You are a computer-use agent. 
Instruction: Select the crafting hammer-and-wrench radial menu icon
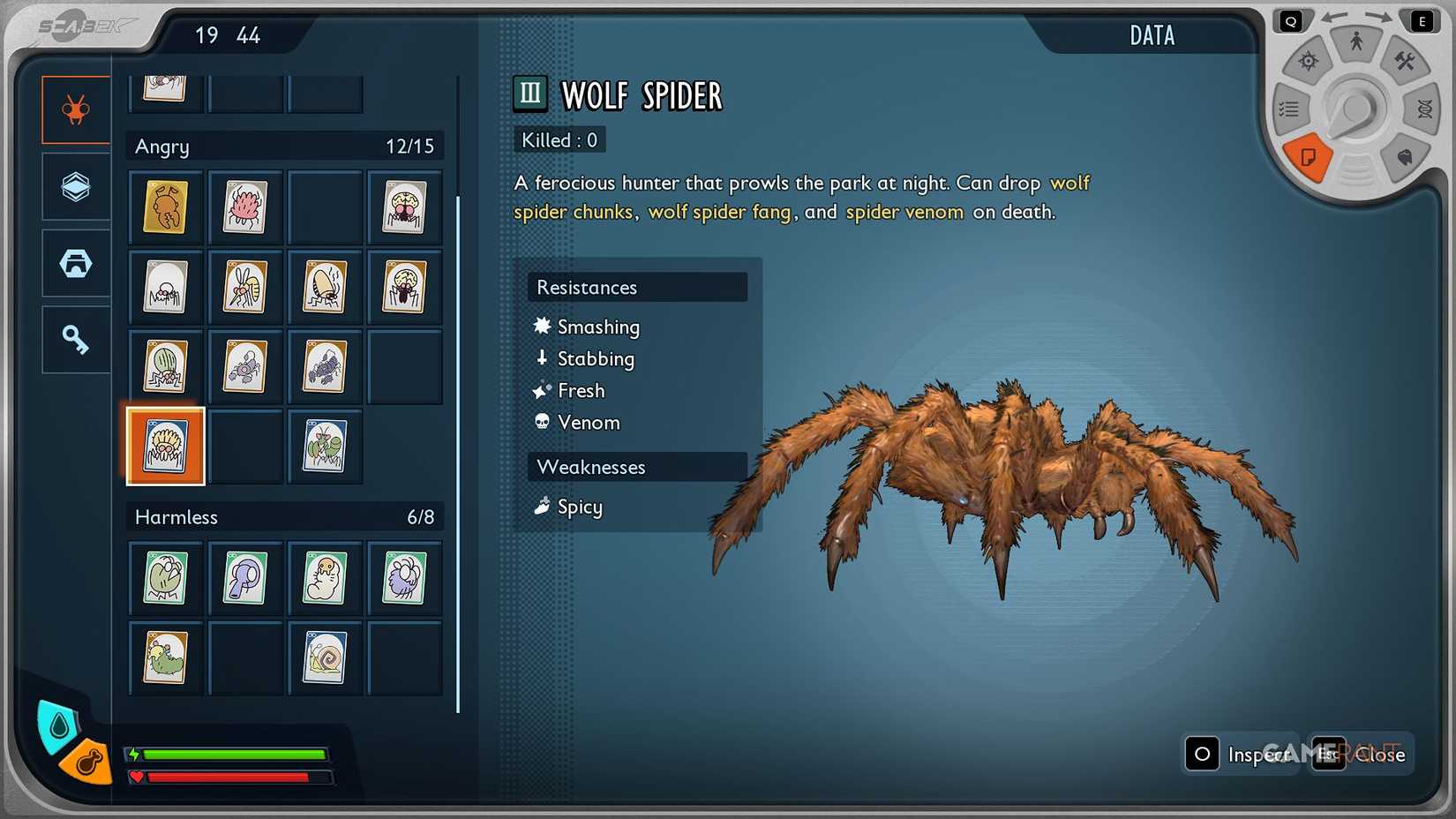1407,62
